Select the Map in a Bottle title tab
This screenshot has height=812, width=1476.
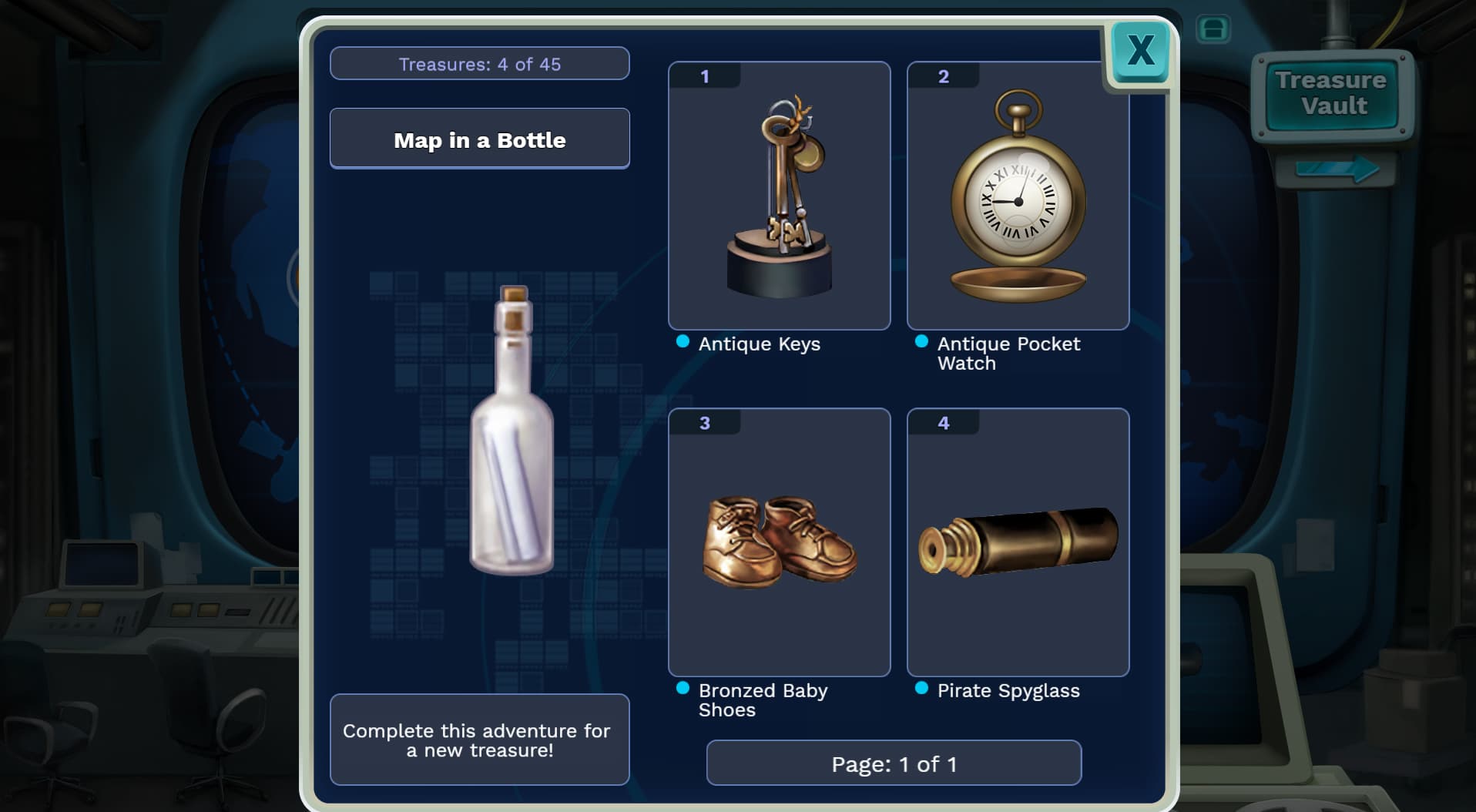coord(479,139)
